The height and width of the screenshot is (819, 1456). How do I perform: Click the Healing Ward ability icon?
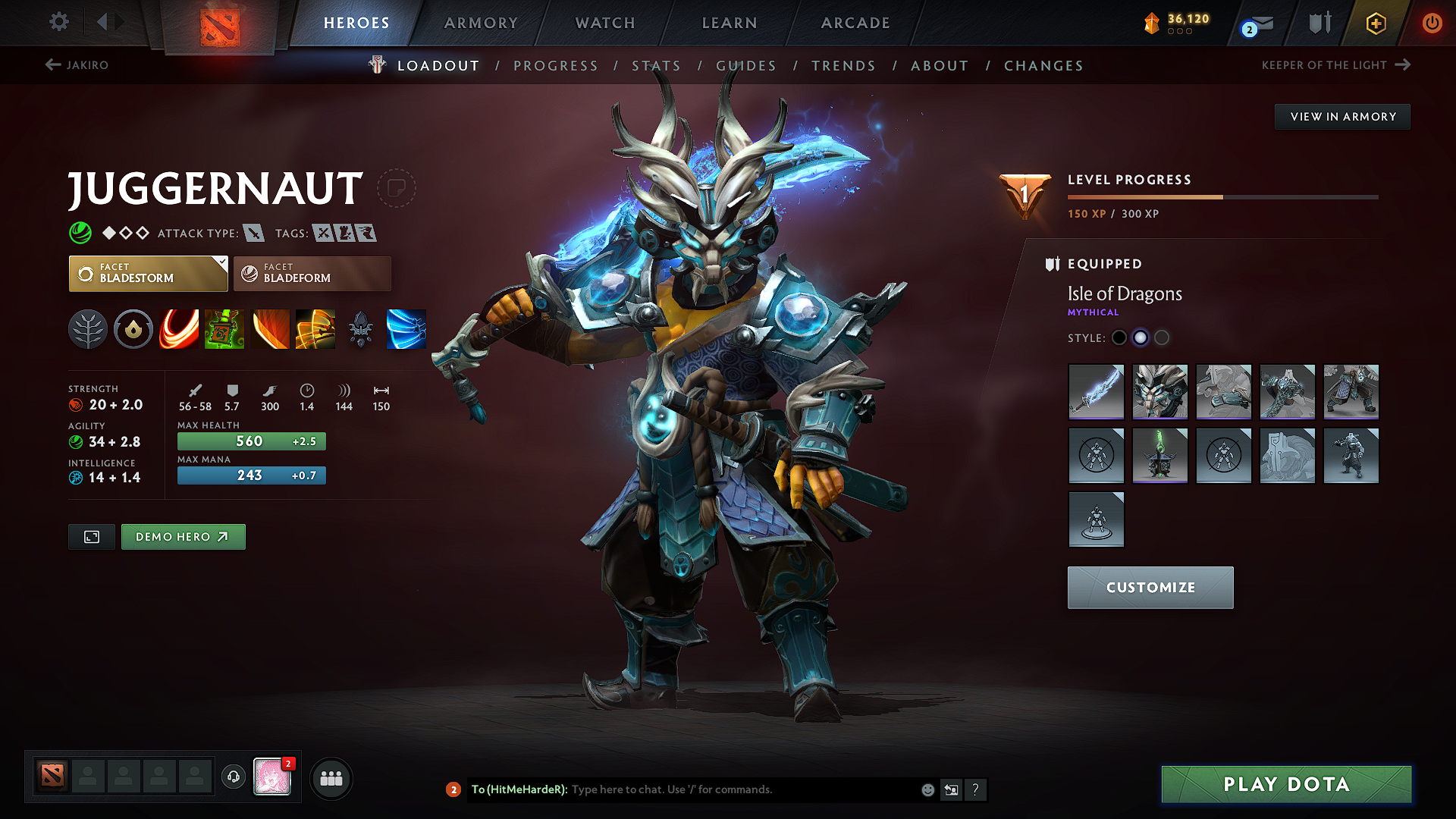[224, 329]
